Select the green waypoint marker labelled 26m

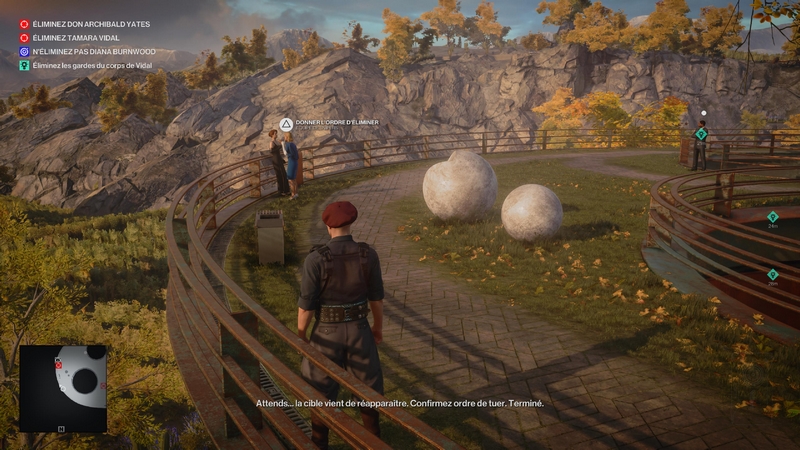(x=772, y=274)
